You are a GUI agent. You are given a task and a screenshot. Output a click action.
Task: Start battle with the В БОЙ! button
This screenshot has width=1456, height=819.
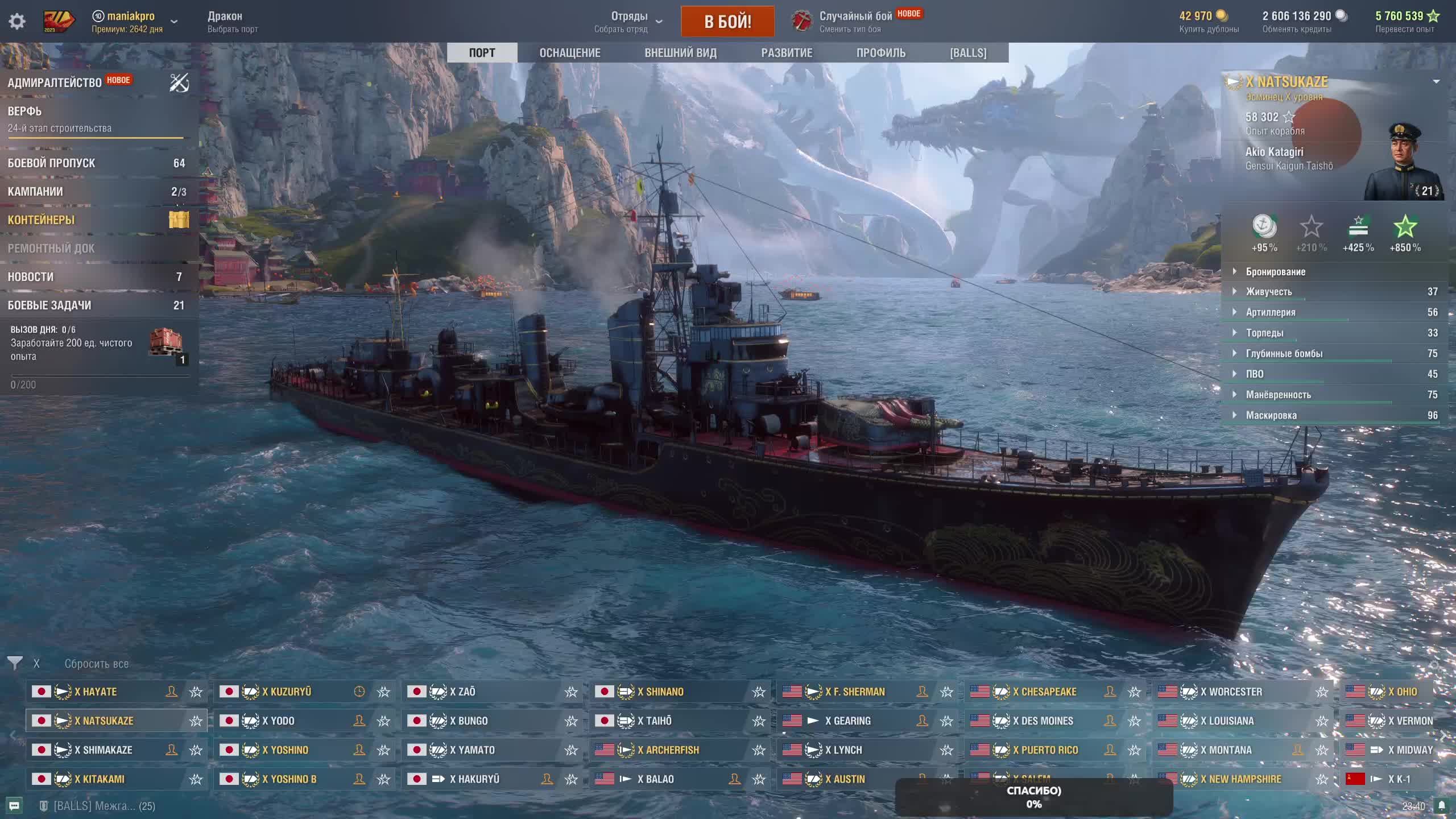[727, 22]
